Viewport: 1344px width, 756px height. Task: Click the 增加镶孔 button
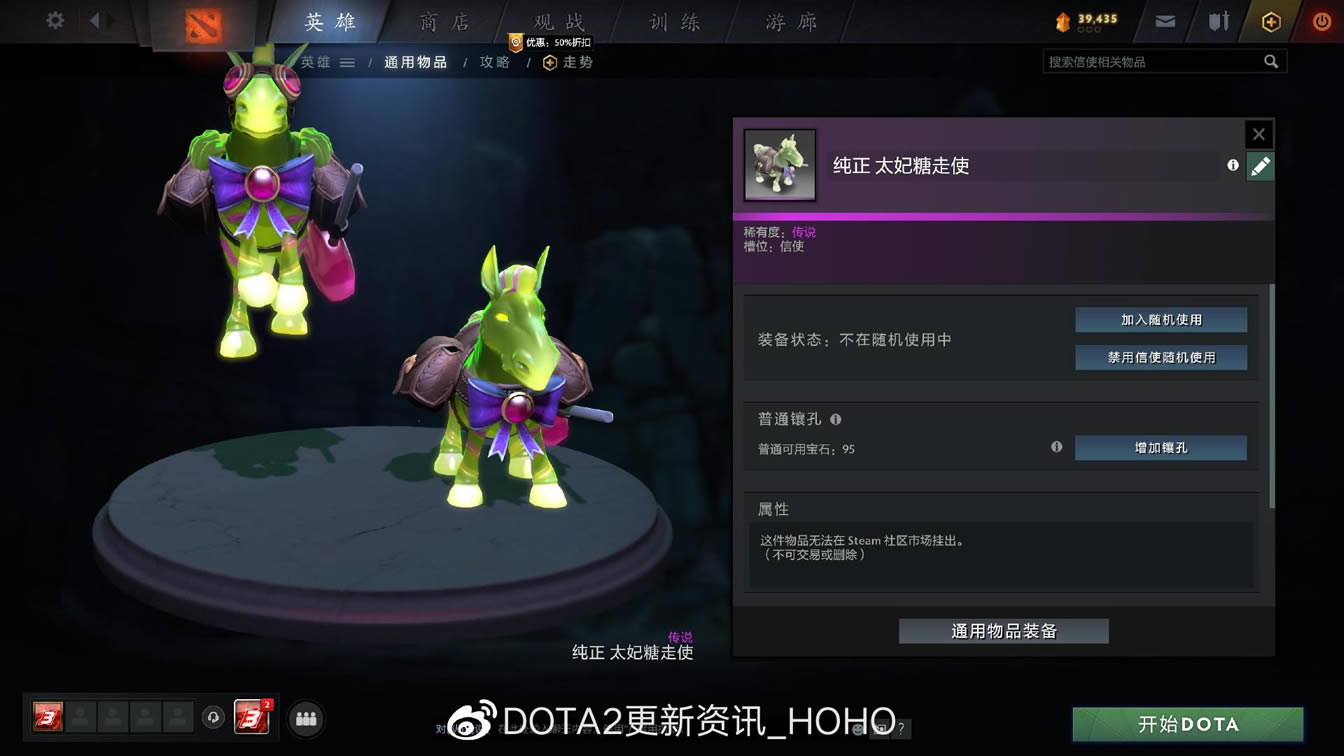tap(1160, 448)
